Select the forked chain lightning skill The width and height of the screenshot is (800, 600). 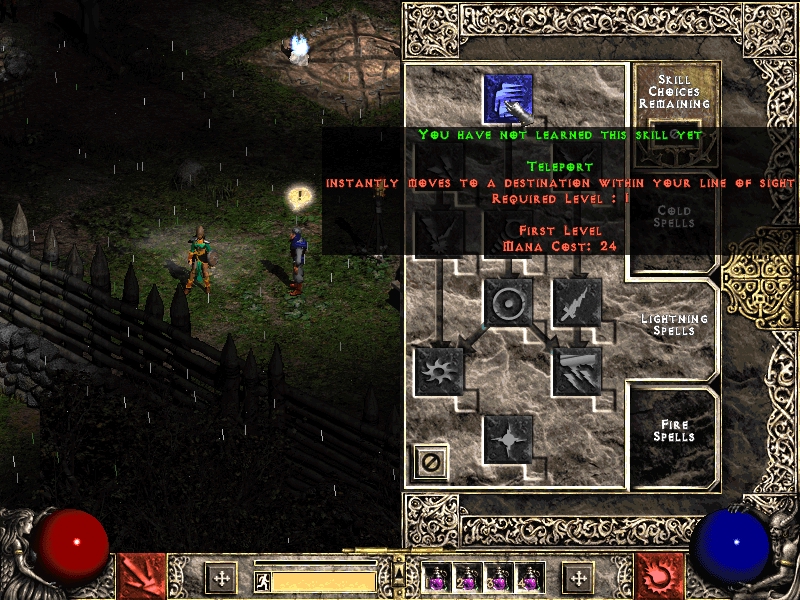click(x=577, y=371)
